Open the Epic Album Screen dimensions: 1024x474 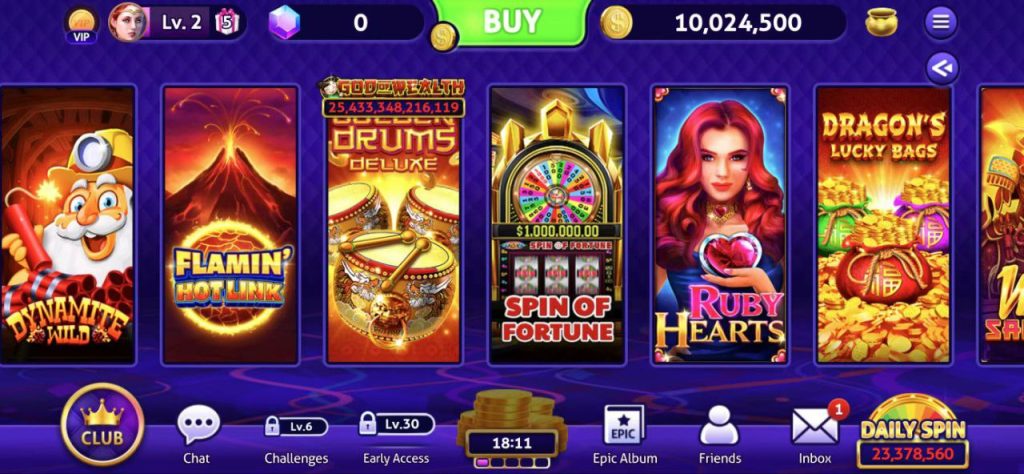(624, 432)
